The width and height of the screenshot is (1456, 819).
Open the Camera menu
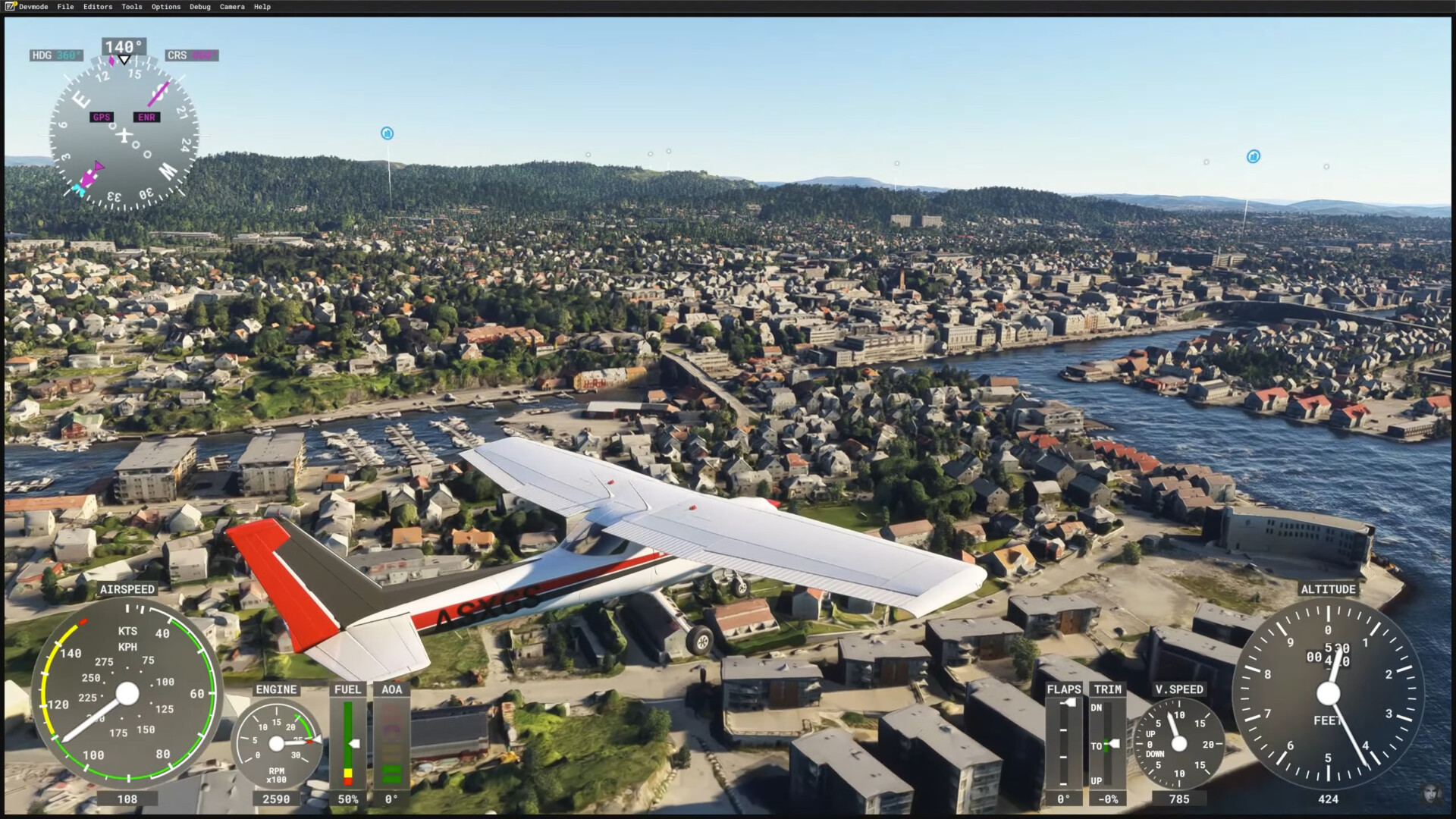(x=232, y=7)
